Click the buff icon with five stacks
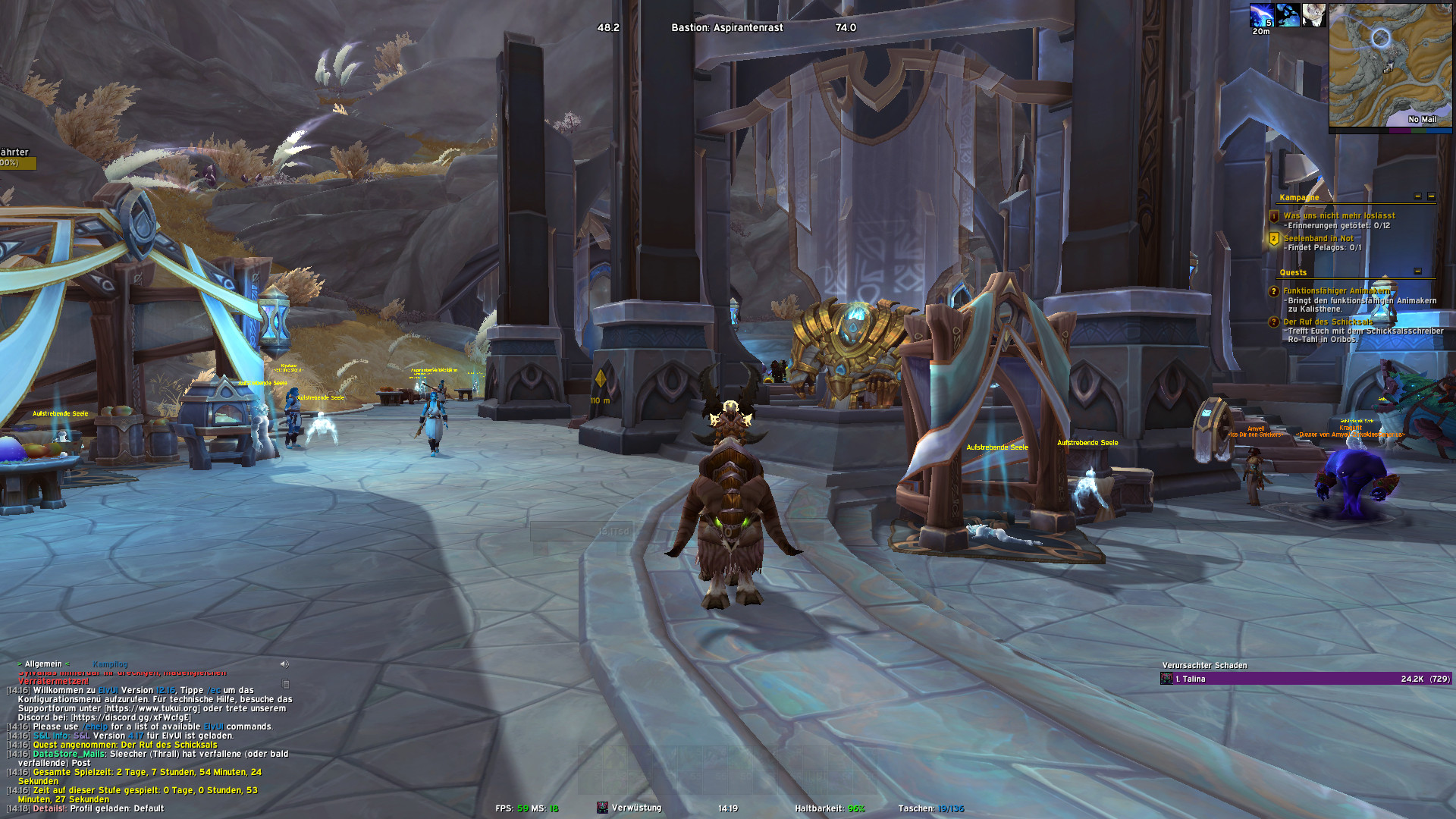The image size is (1456, 819). coord(1262,15)
